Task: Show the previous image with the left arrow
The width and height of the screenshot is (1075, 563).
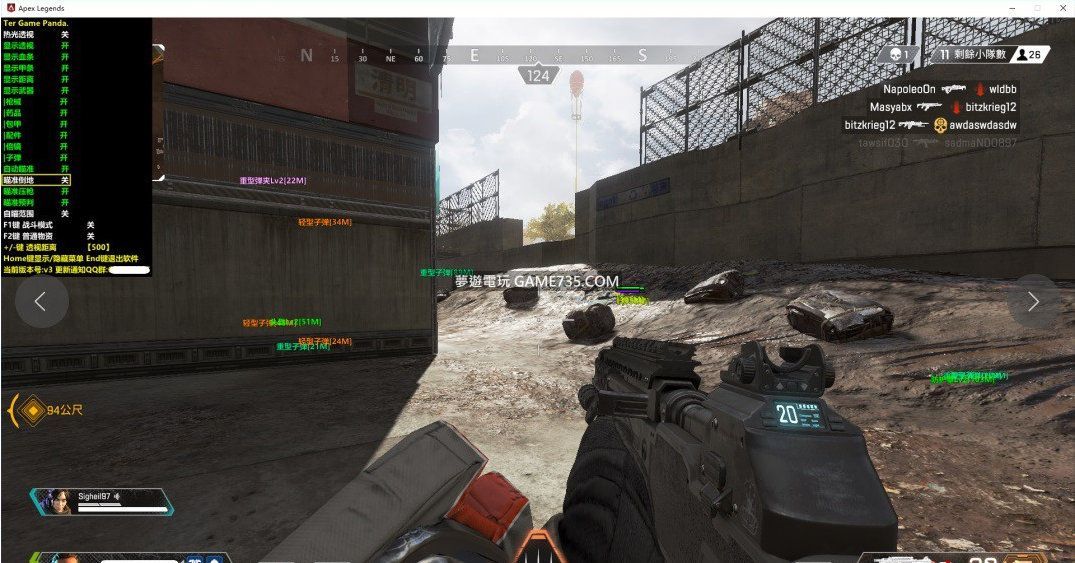Action: pos(41,302)
